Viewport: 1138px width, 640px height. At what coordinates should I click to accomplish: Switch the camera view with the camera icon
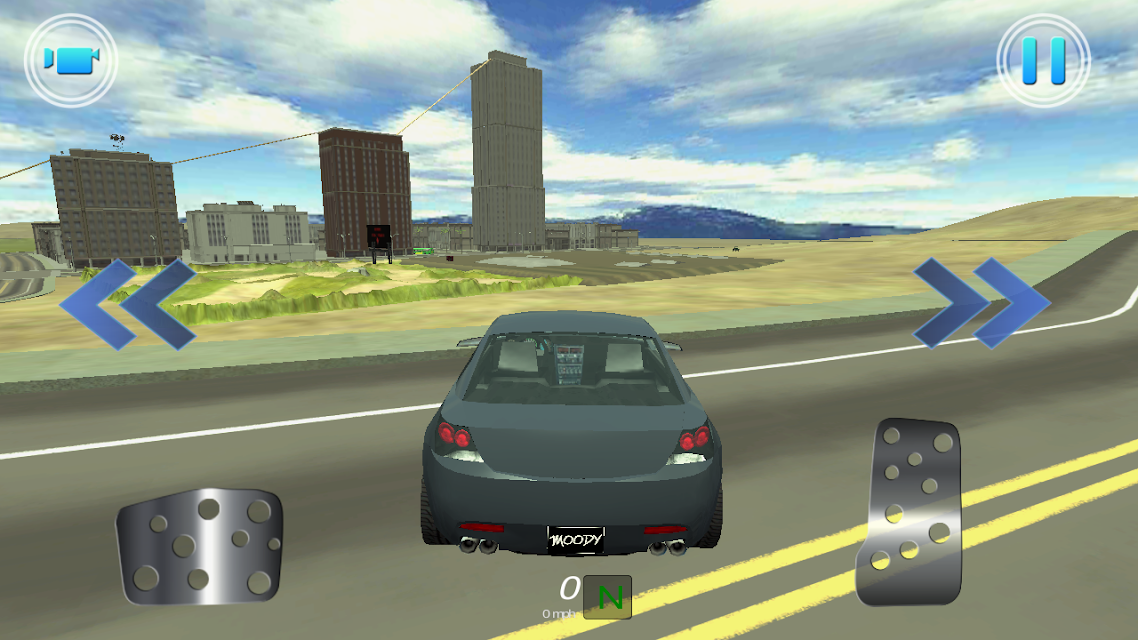point(71,60)
